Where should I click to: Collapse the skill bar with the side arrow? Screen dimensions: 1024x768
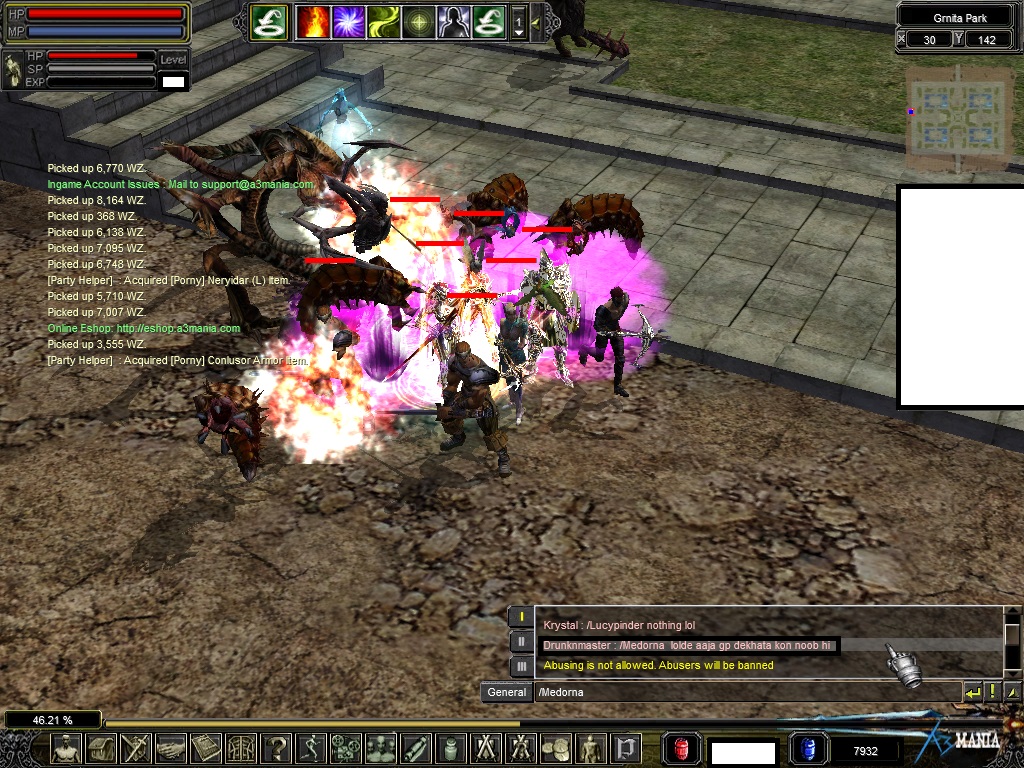tap(536, 21)
